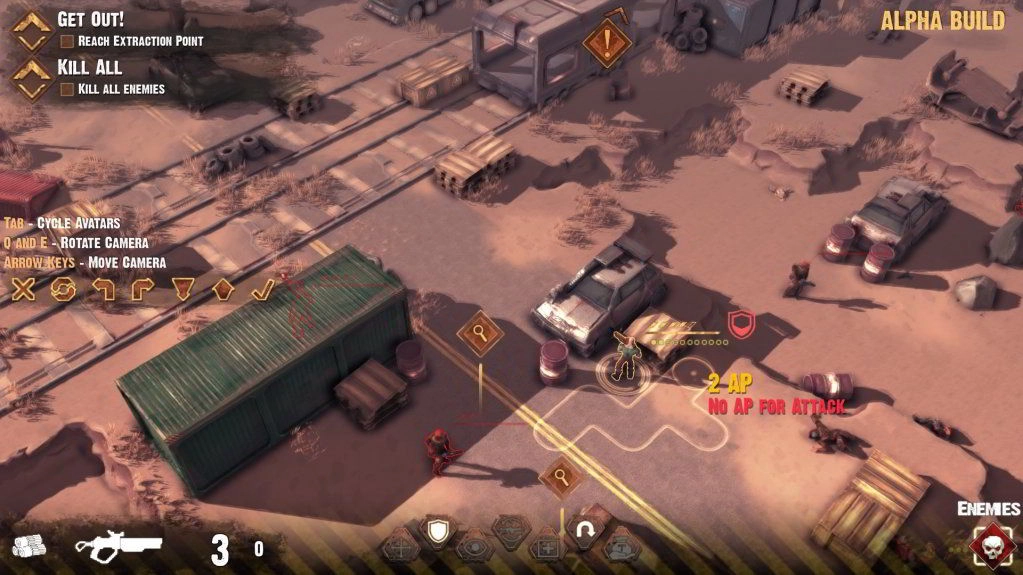Click the shield icon beside the soldier
Viewport: 1023px width, 575px height.
pyautogui.click(x=740, y=322)
